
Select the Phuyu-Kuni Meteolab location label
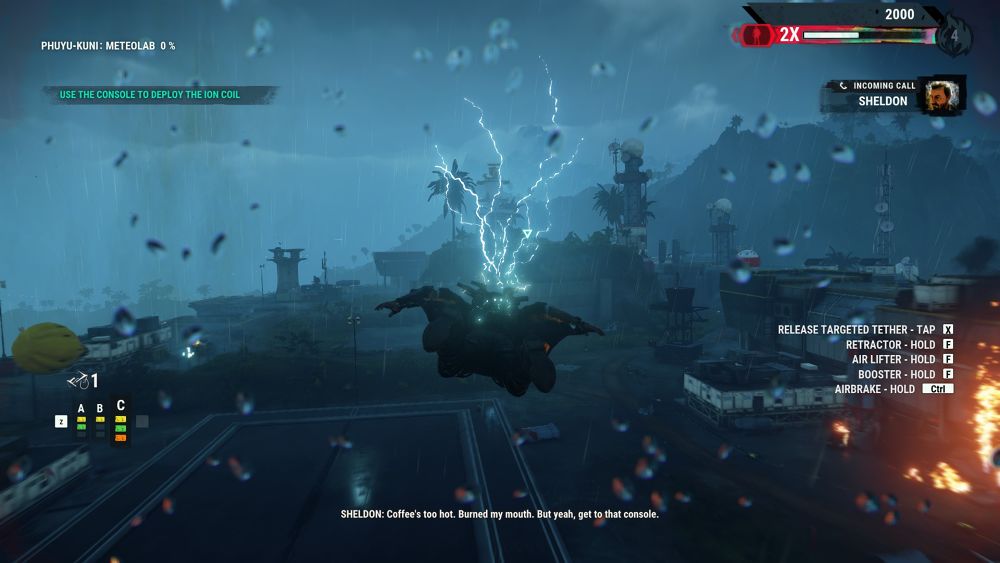click(x=108, y=46)
